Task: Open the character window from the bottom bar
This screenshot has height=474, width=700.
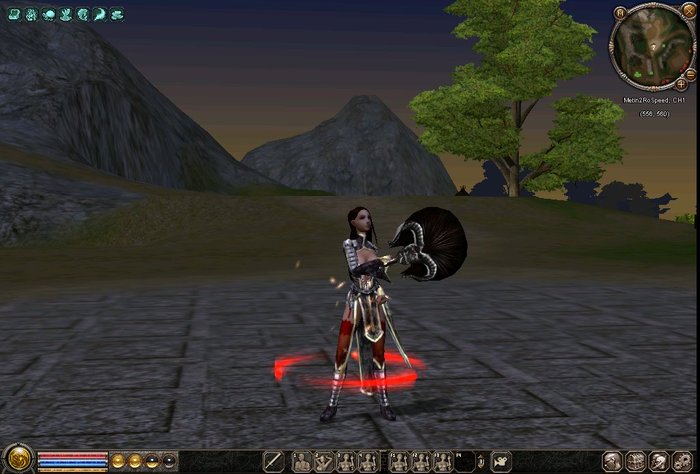Action: [x=612, y=462]
